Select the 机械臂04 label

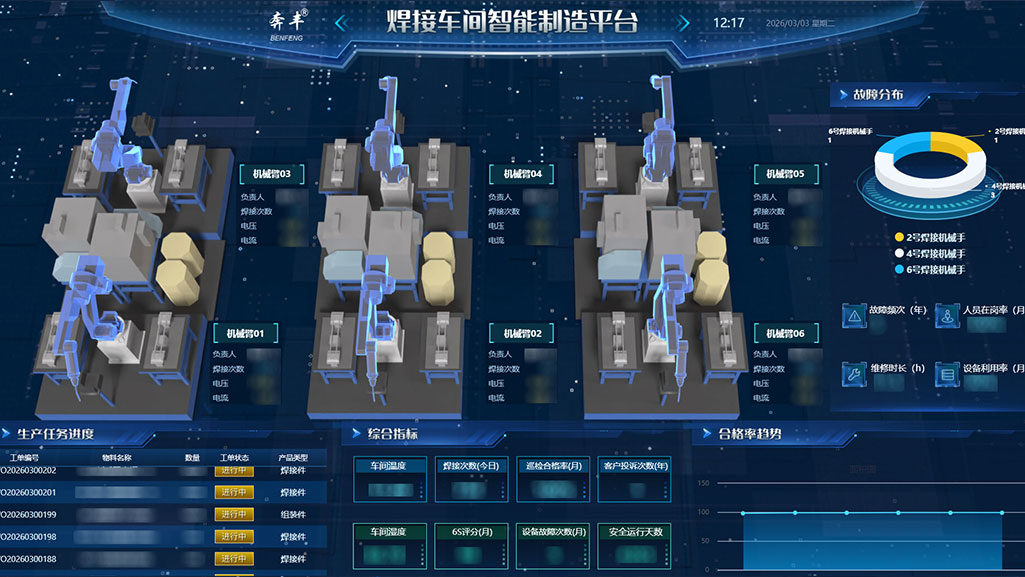click(x=523, y=174)
